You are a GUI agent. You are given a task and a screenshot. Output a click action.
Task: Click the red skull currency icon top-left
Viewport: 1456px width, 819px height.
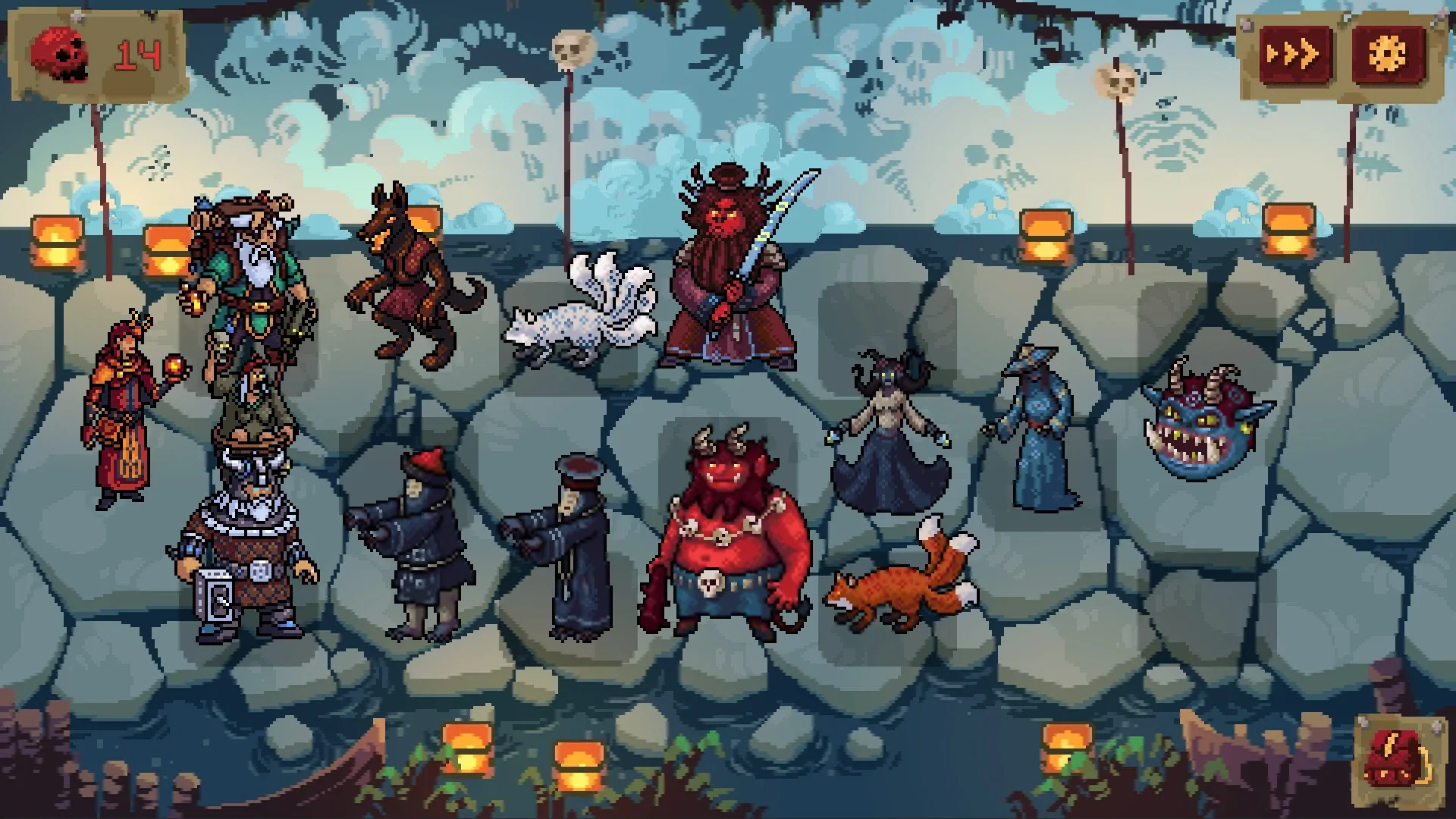(x=61, y=50)
